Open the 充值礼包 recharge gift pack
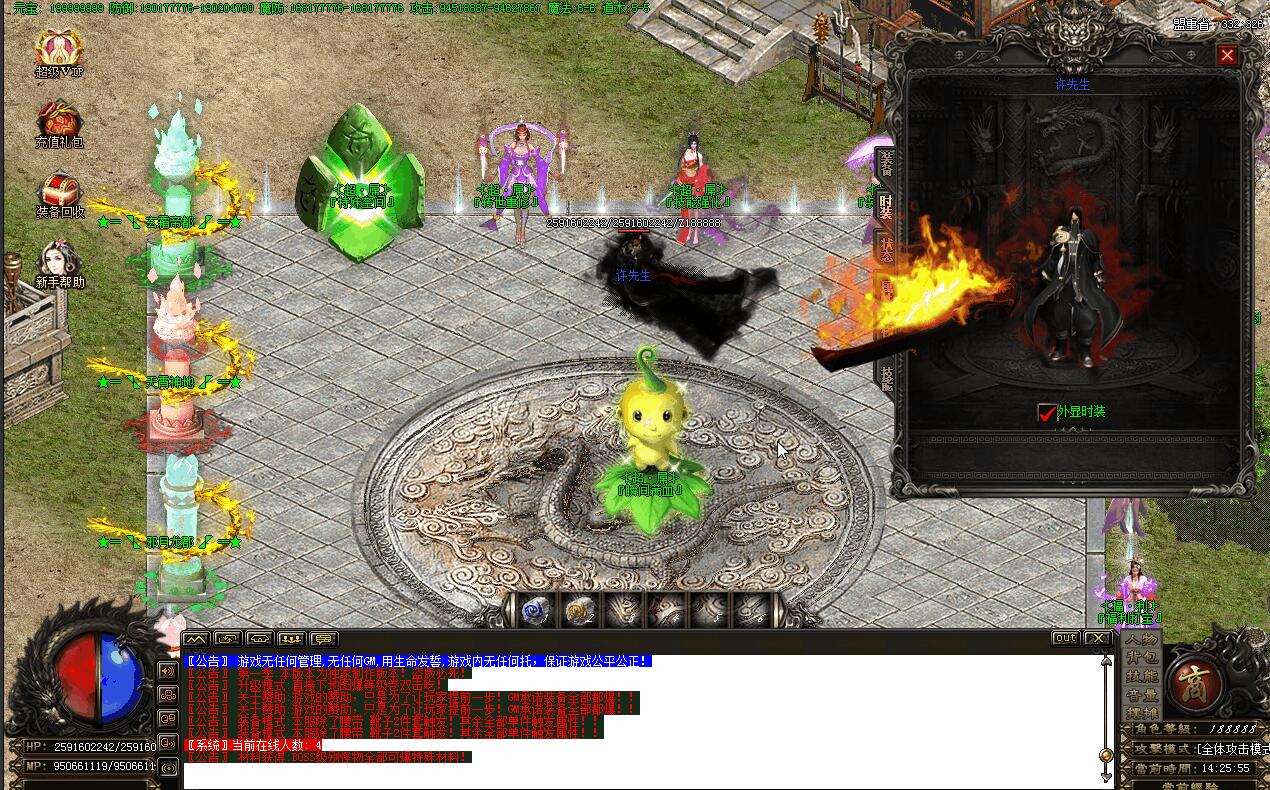Screen dimensions: 1270x790 [59, 122]
